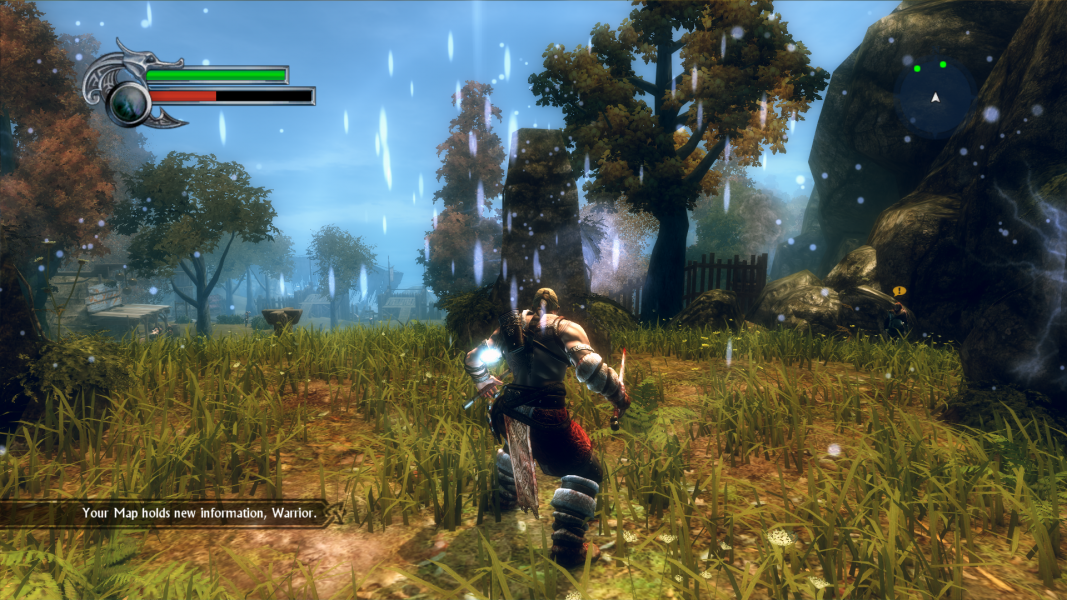Select the yellow exclamation quest marker
Image resolution: width=1067 pixels, height=600 pixels.
tap(898, 291)
